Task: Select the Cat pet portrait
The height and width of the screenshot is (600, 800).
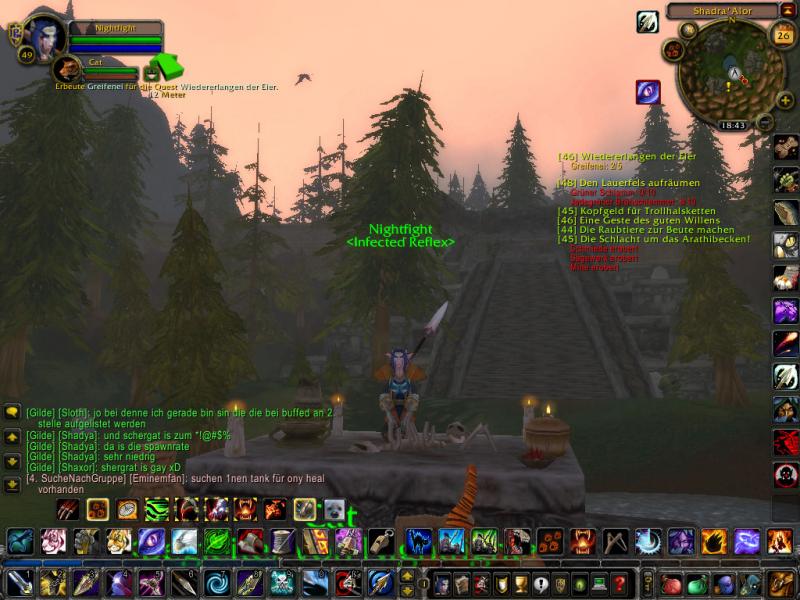Action: tap(68, 68)
